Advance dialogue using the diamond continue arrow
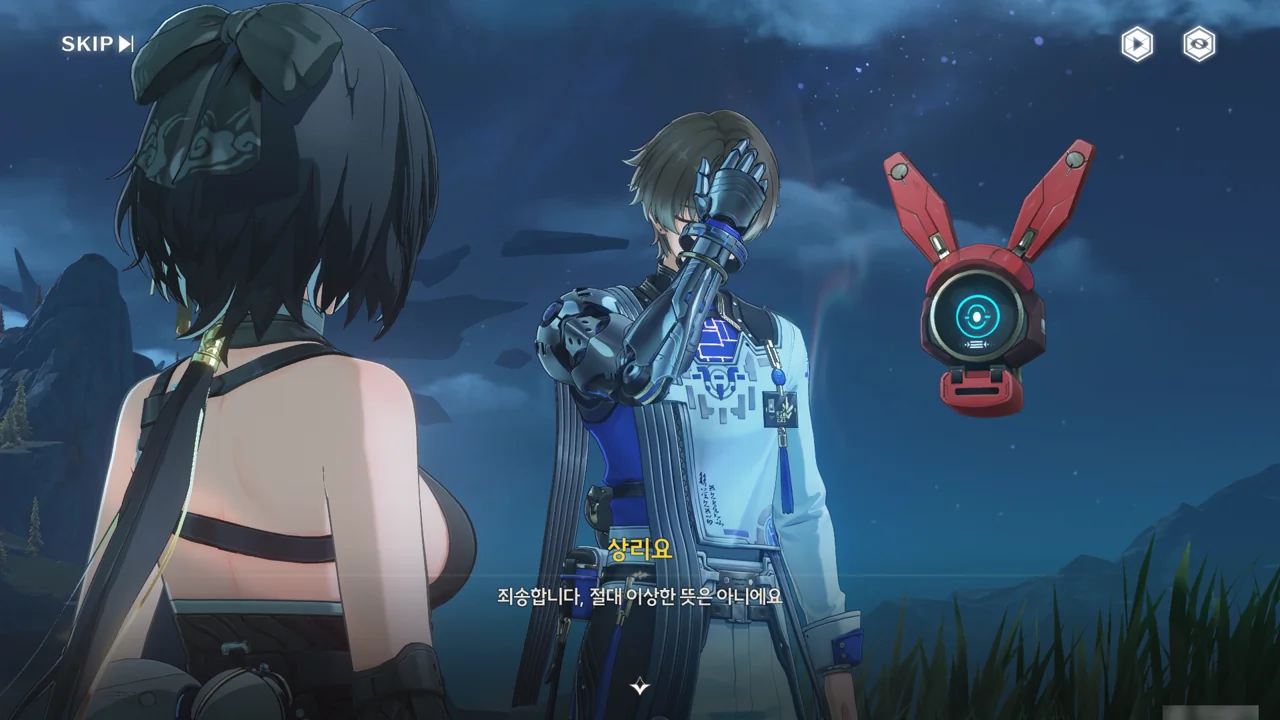 [x=640, y=686]
